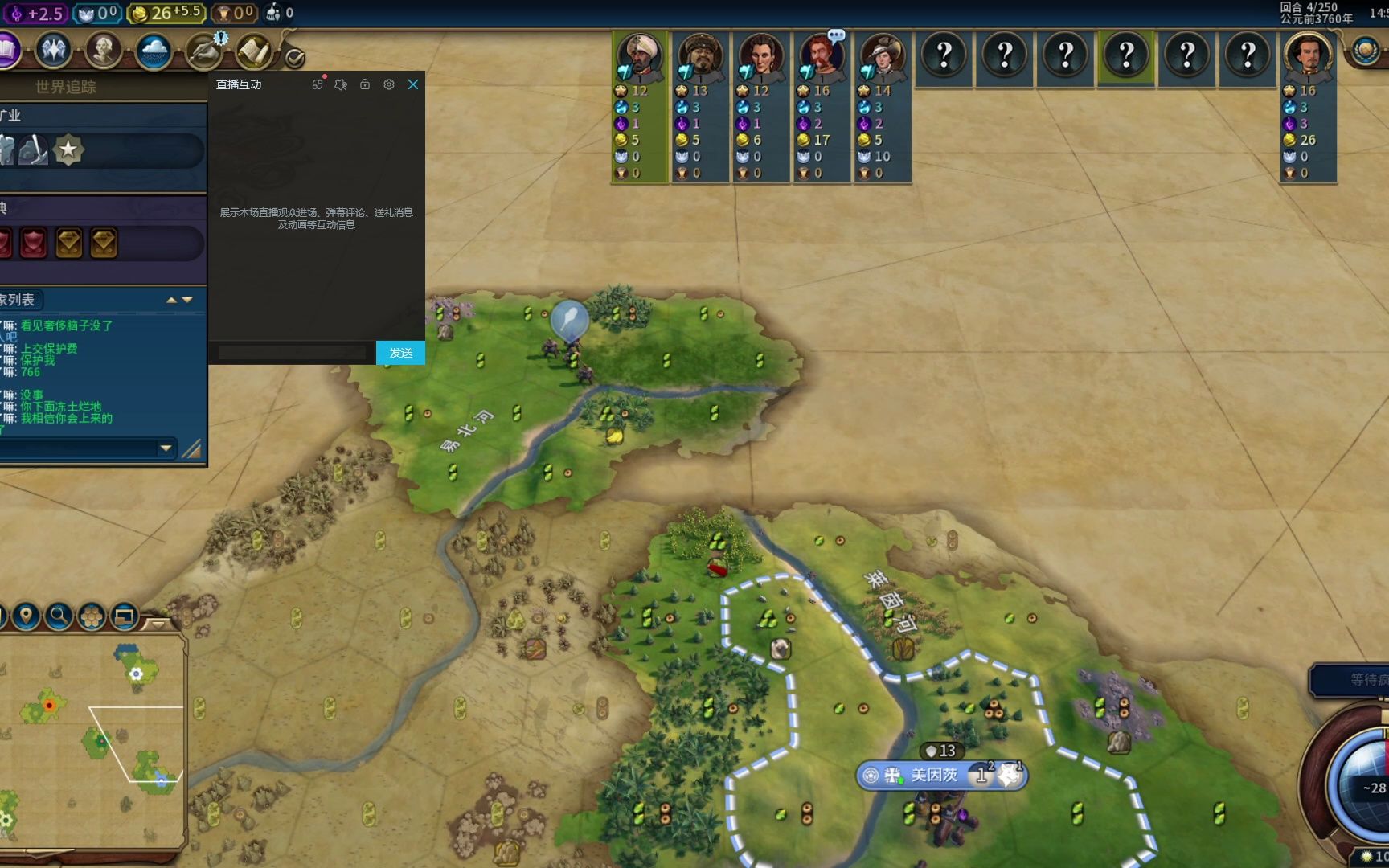Viewport: 1389px width, 868px height.
Task: Open the map search magnifier button
Action: point(58,616)
